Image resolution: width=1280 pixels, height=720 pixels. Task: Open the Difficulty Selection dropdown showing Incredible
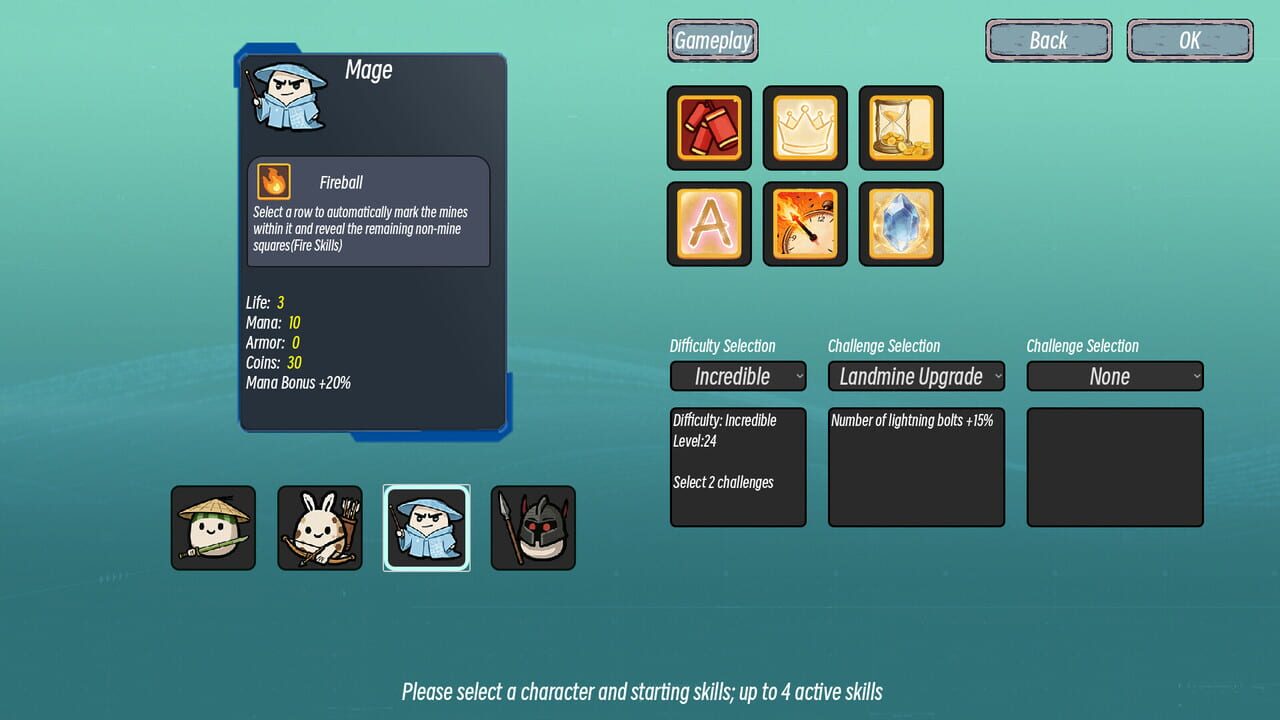click(738, 376)
